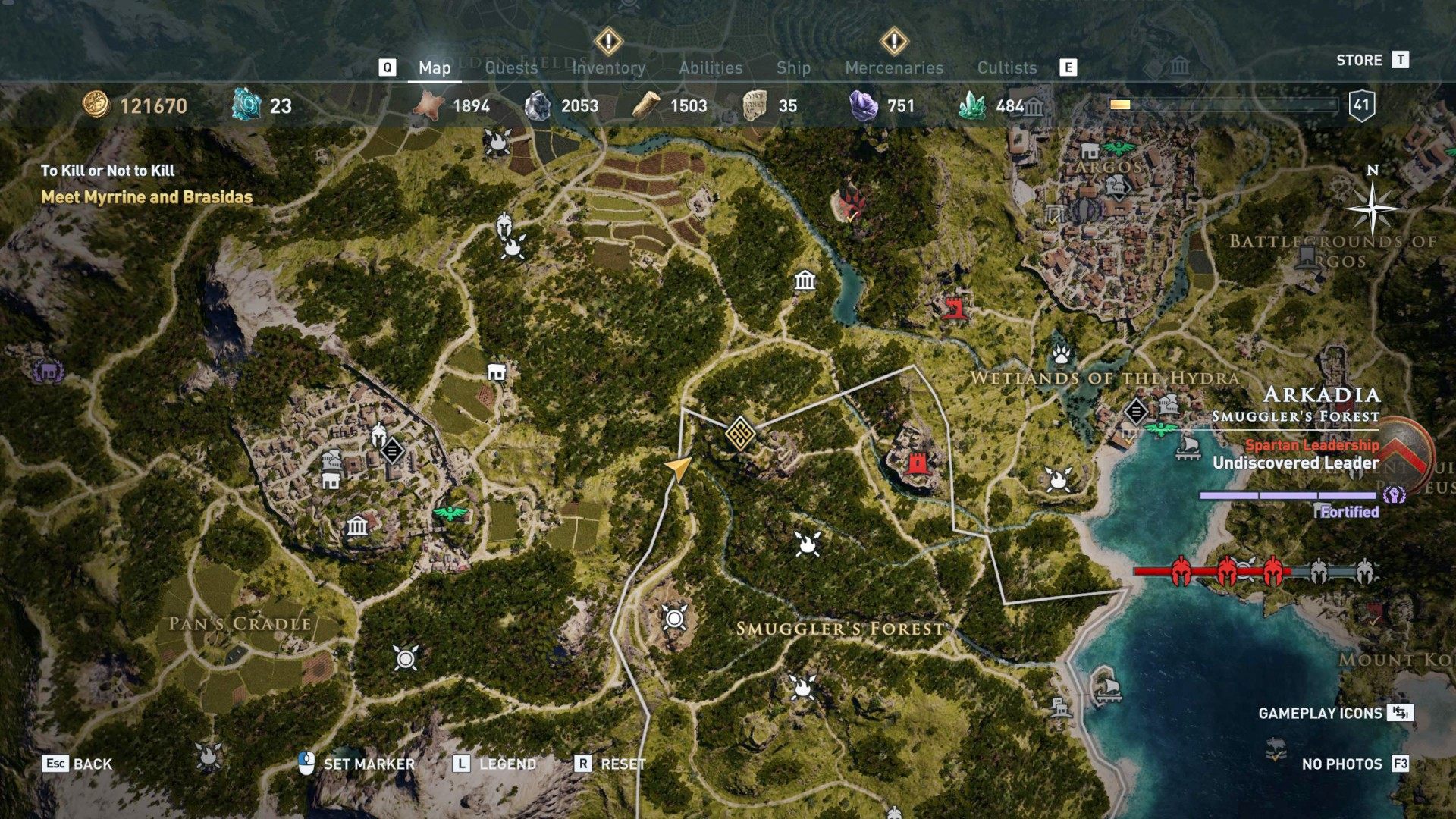Image resolution: width=1456 pixels, height=819 pixels.
Task: Select the red fort icon in Wetlands of the Hydra
Action: [x=955, y=309]
